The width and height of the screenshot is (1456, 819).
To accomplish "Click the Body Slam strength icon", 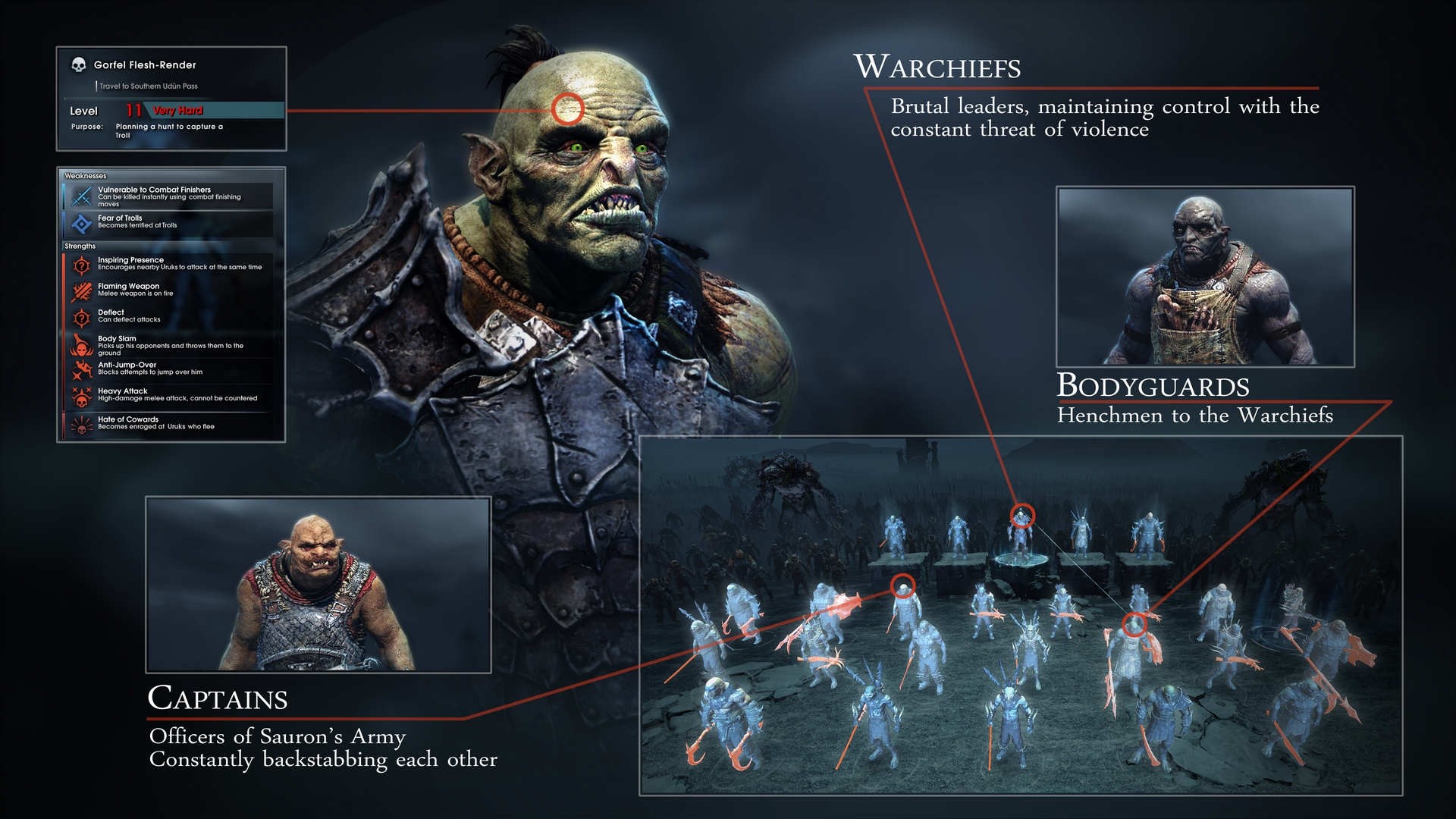I will [x=83, y=344].
